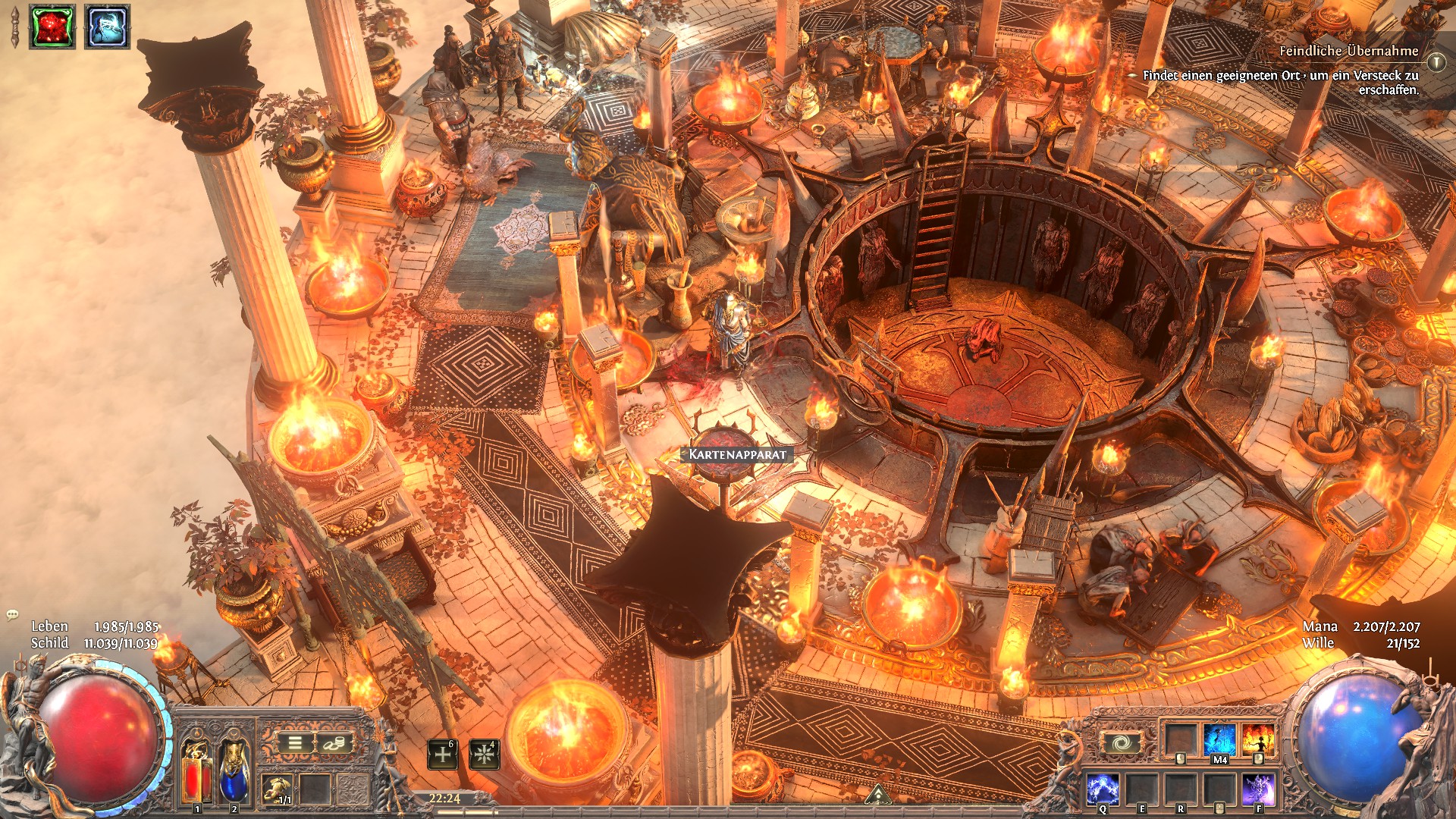Open the three-line menu button
This screenshot has height=819, width=1456.
coord(295,743)
